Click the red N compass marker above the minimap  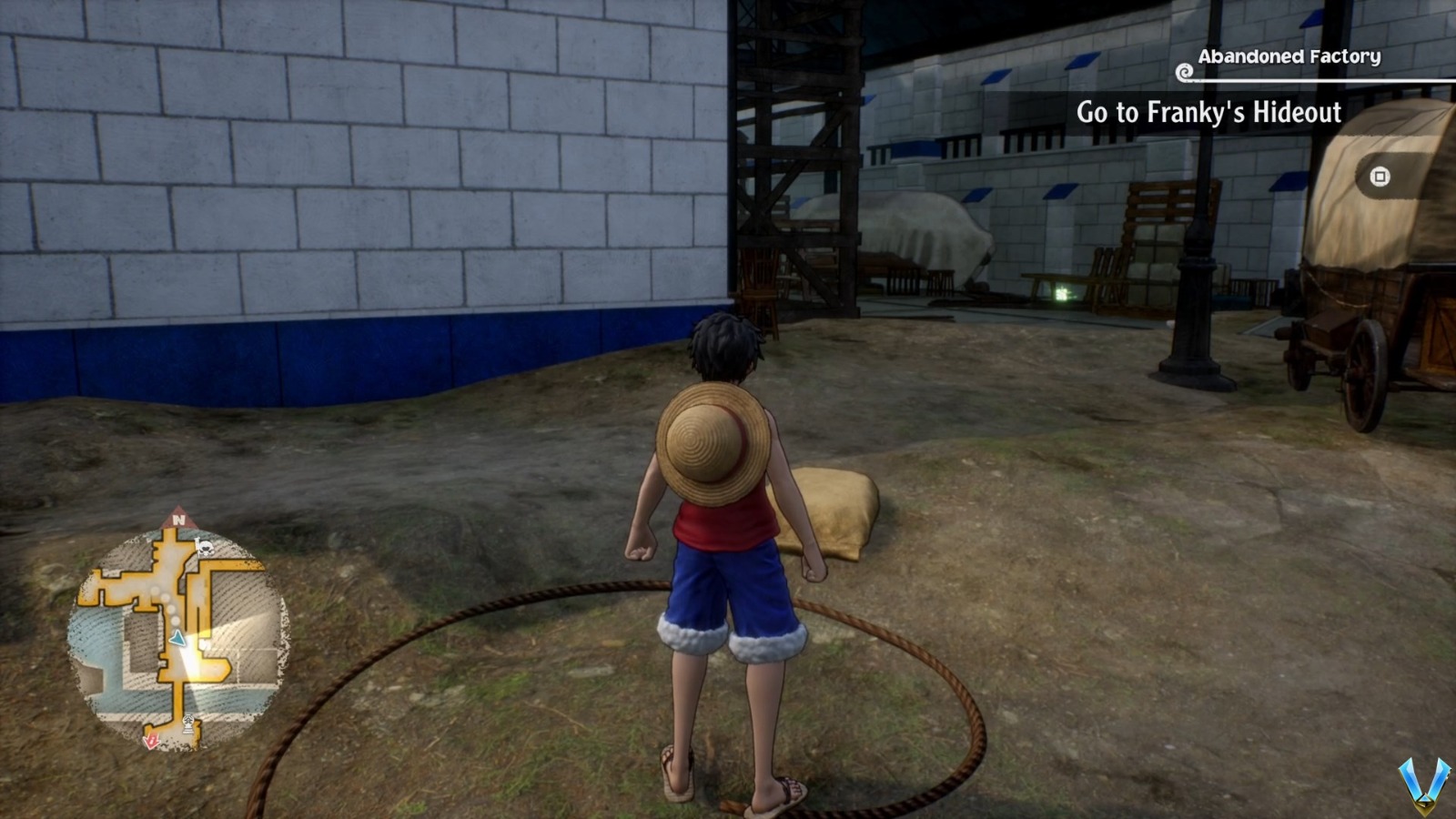(x=178, y=520)
